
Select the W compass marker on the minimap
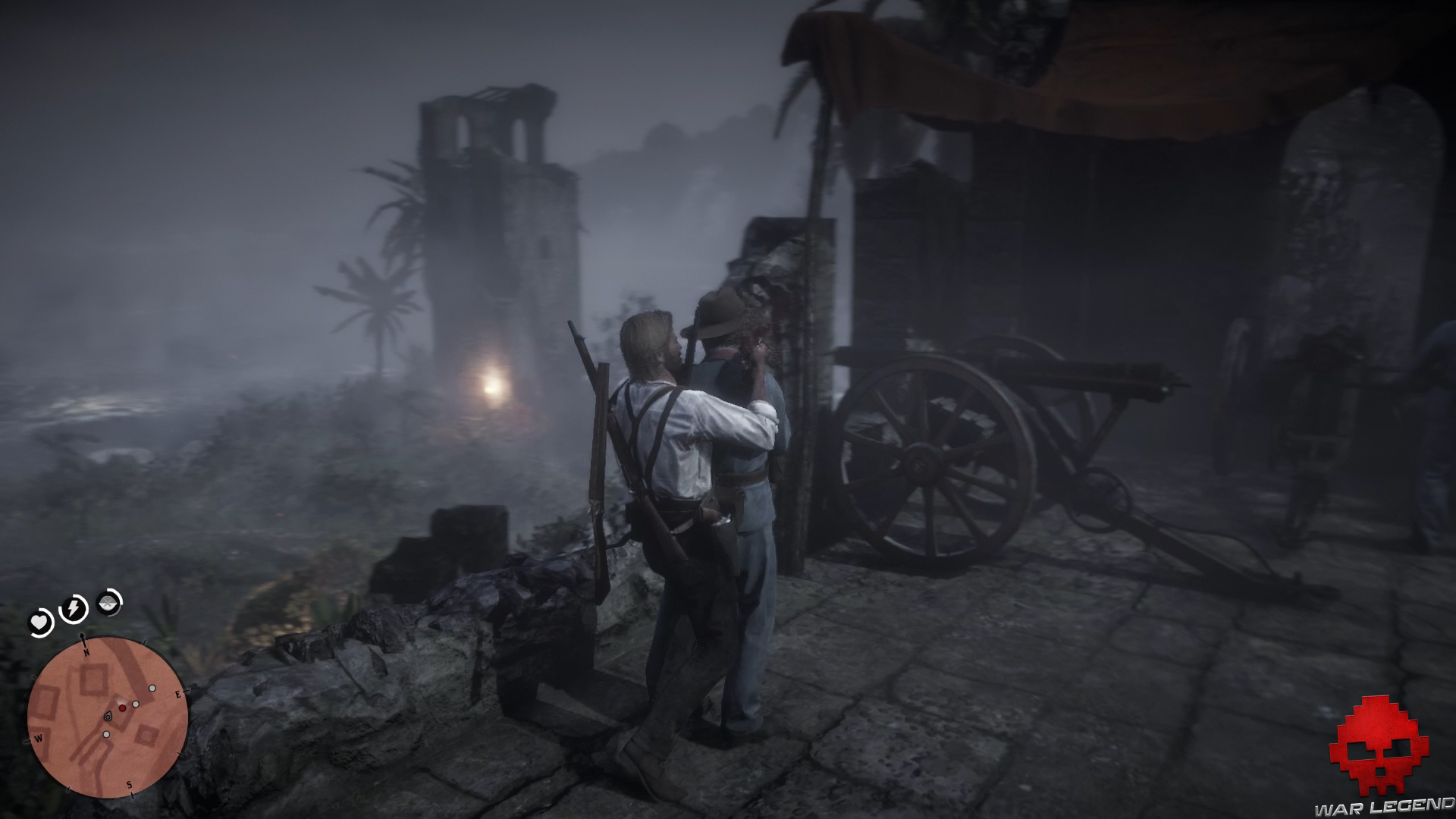[39, 739]
